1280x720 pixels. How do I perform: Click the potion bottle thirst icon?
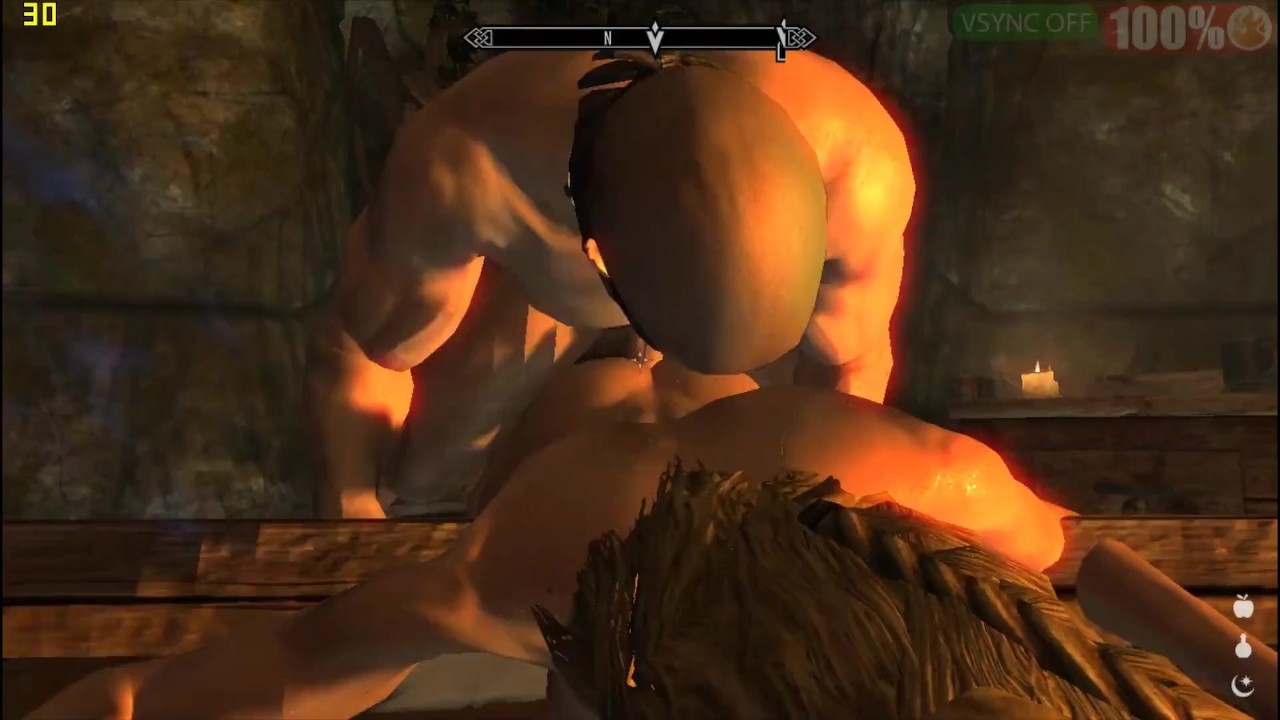pyautogui.click(x=1243, y=647)
